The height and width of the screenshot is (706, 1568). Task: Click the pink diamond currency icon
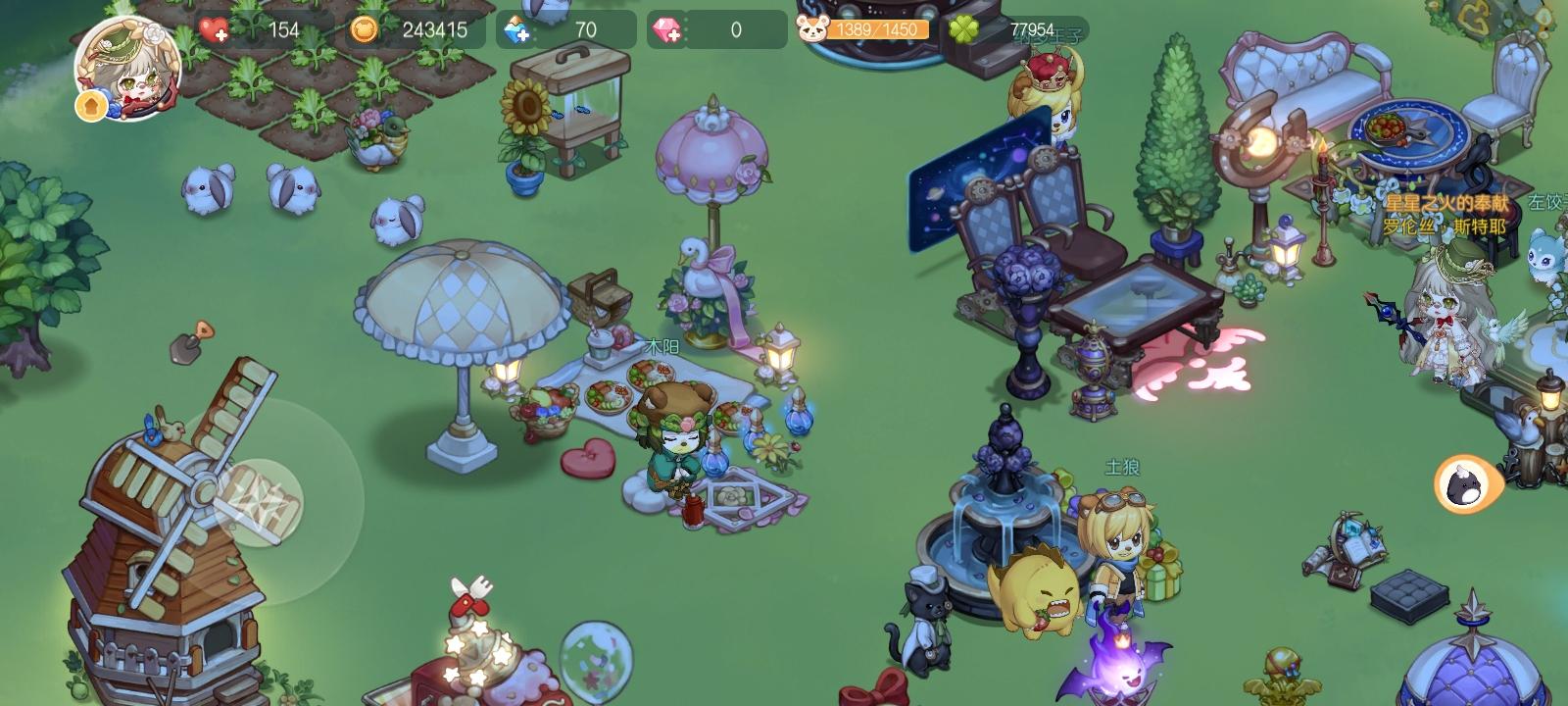click(664, 29)
